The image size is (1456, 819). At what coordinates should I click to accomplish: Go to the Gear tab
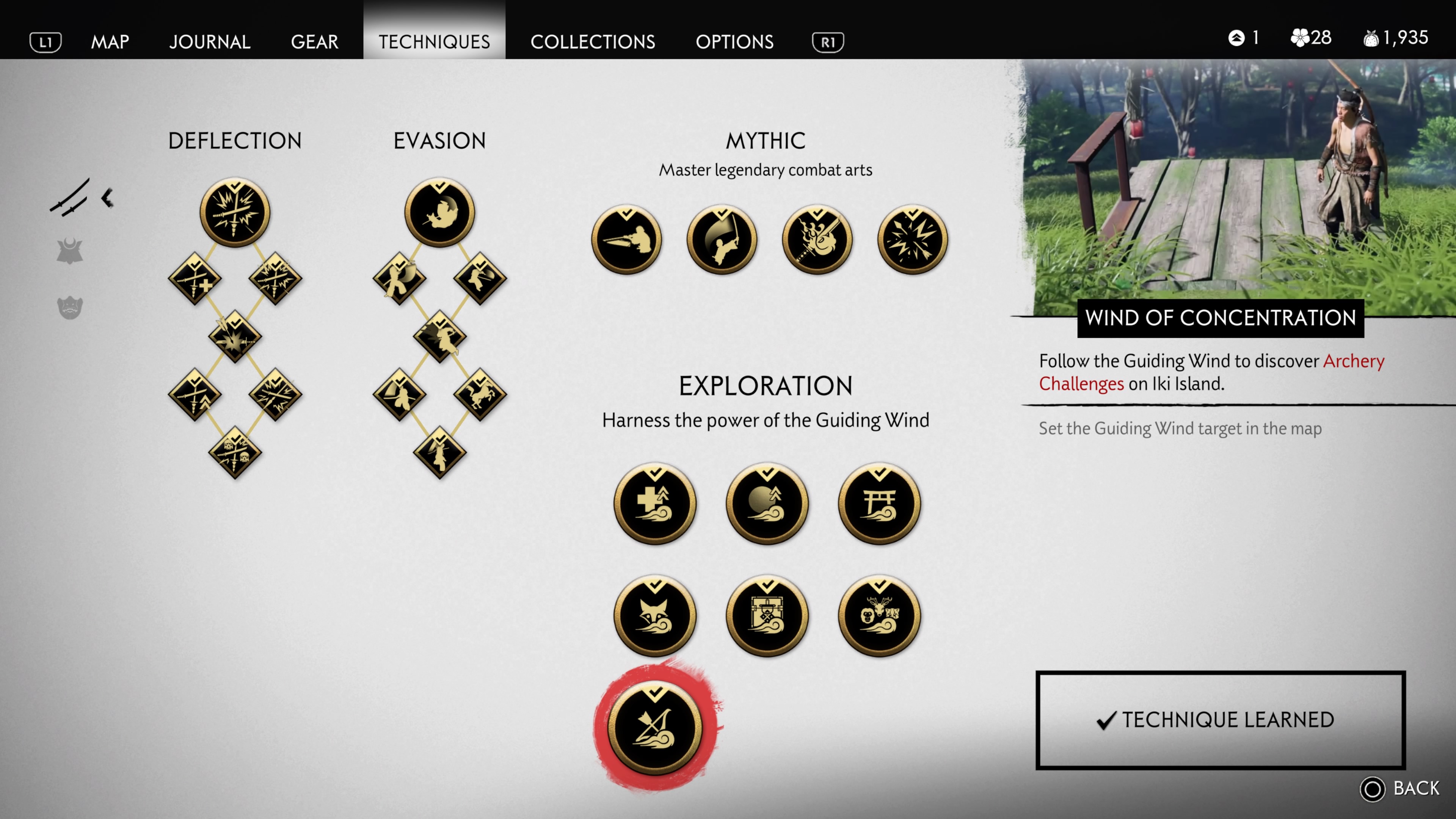(x=314, y=41)
